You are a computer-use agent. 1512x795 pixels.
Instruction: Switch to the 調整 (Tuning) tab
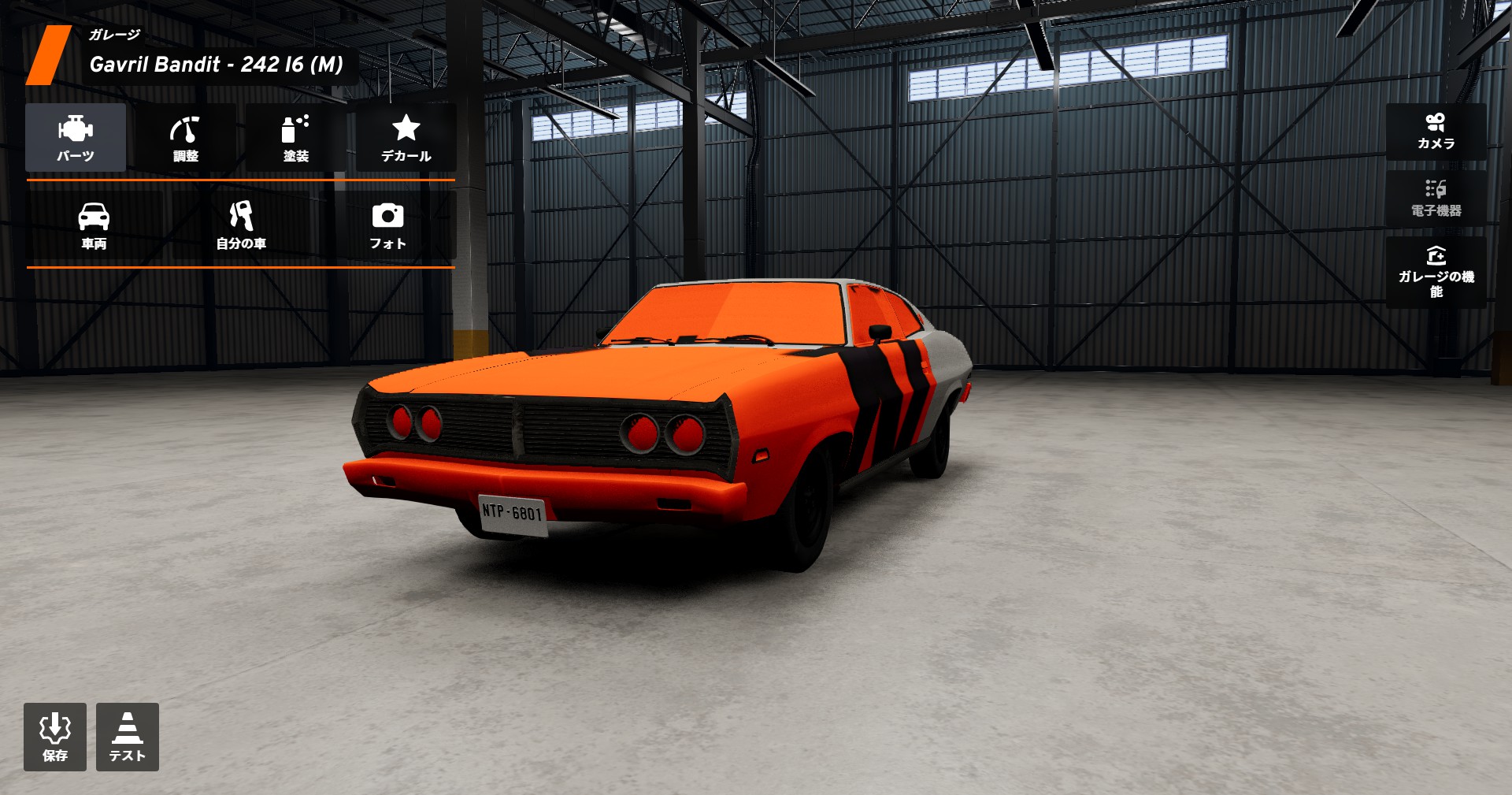pyautogui.click(x=186, y=138)
